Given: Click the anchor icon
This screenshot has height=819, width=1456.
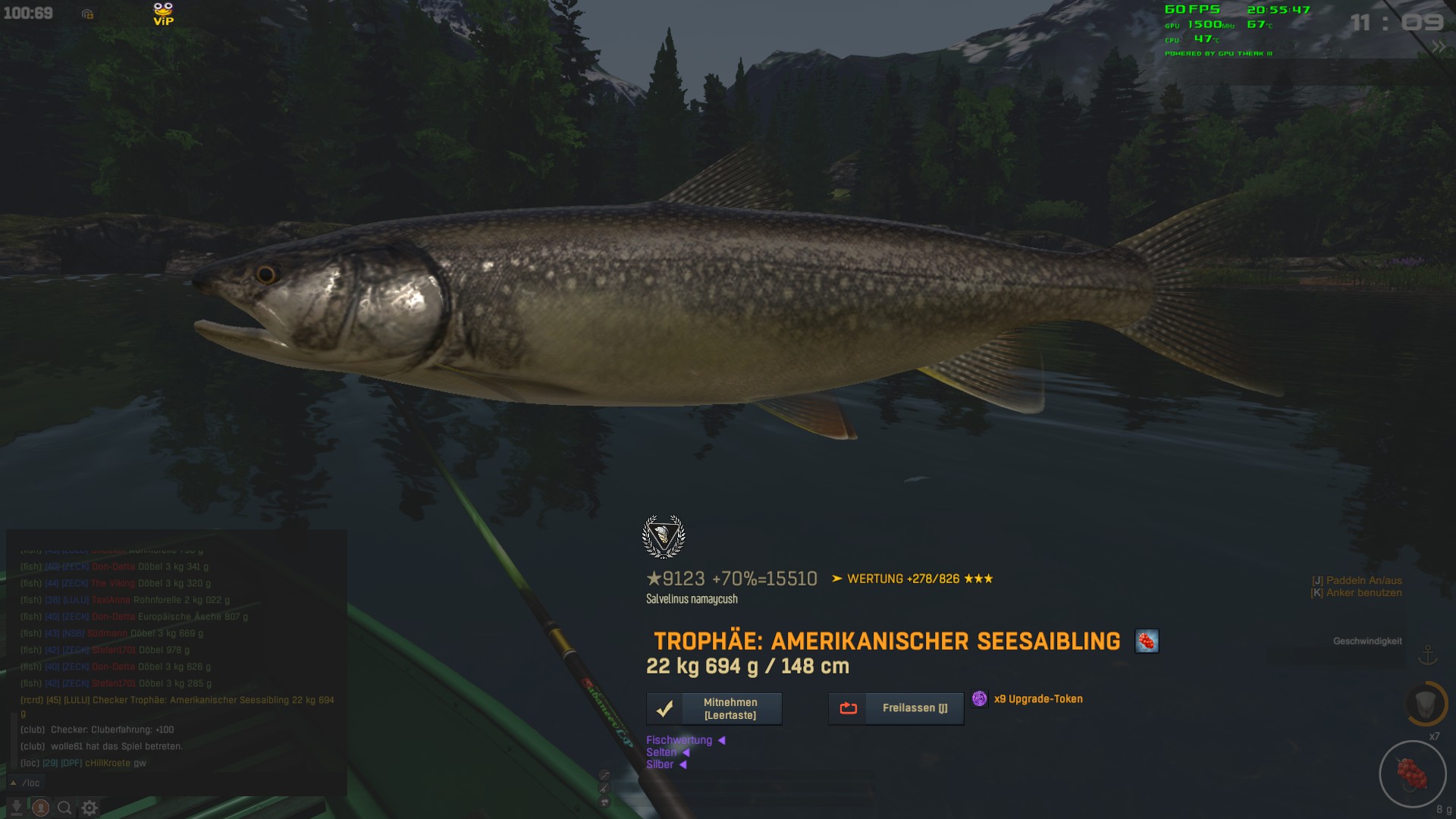Looking at the screenshot, I should click(x=1428, y=654).
